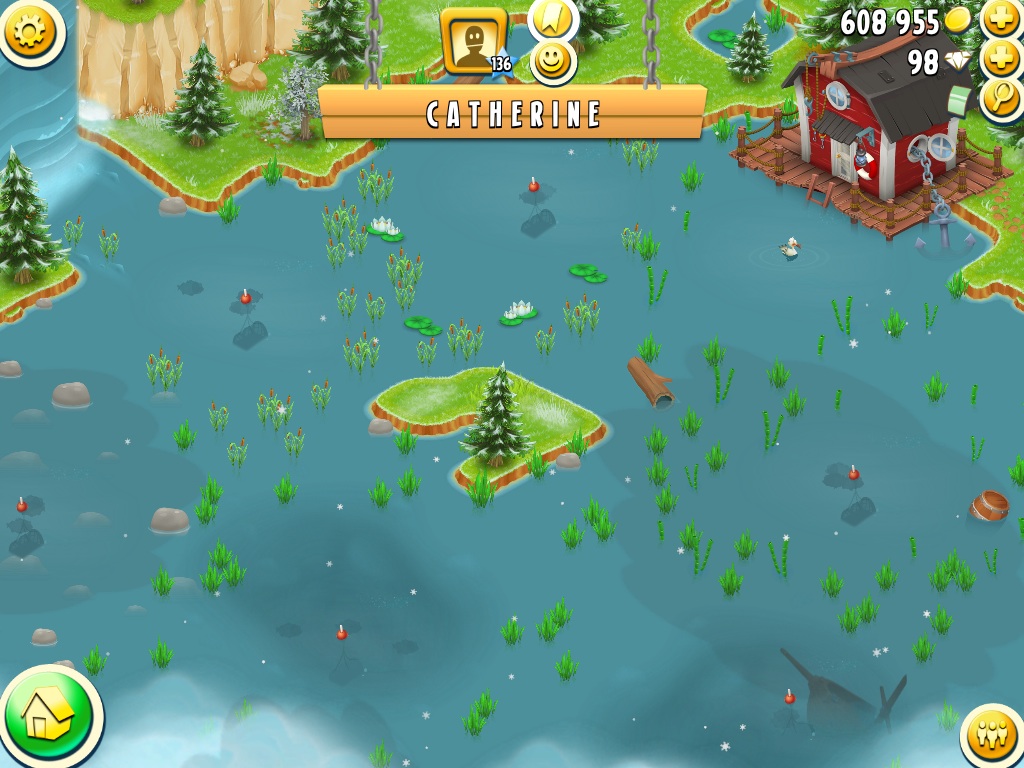Open the settings gear menu
The height and width of the screenshot is (768, 1024).
(32, 31)
